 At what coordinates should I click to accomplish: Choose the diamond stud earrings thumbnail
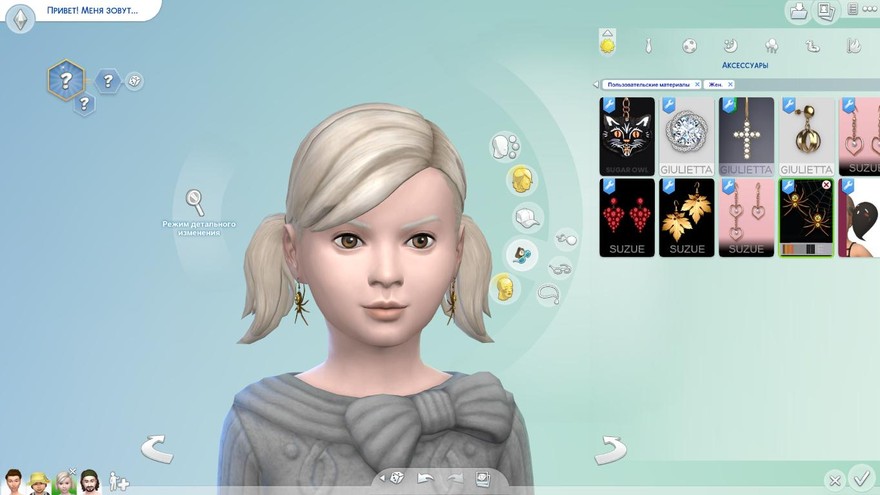687,136
